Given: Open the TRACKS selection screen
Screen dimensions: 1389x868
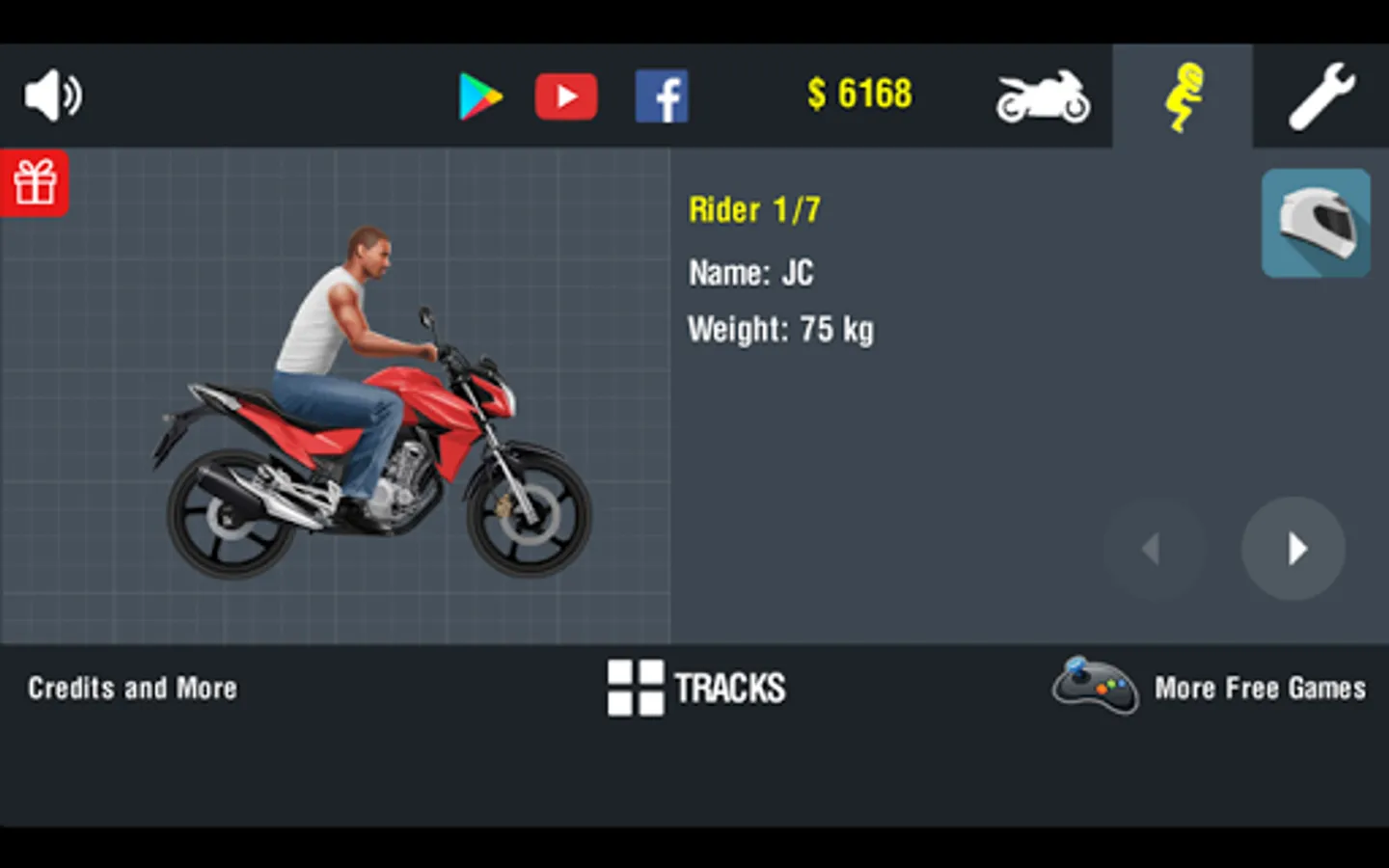Looking at the screenshot, I should [696, 688].
